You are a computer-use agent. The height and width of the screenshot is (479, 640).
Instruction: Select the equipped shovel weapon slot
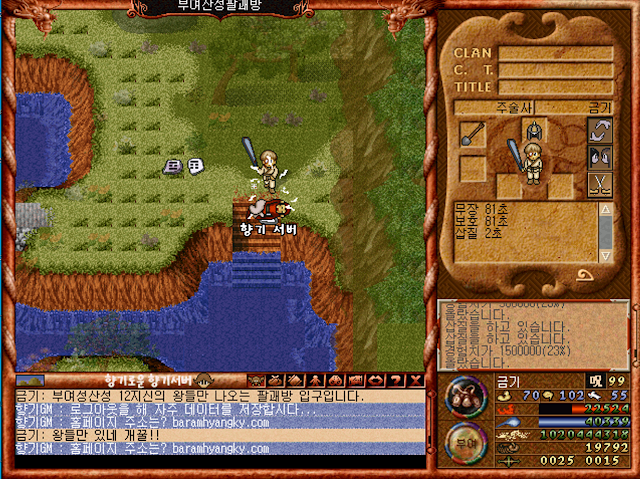472,133
